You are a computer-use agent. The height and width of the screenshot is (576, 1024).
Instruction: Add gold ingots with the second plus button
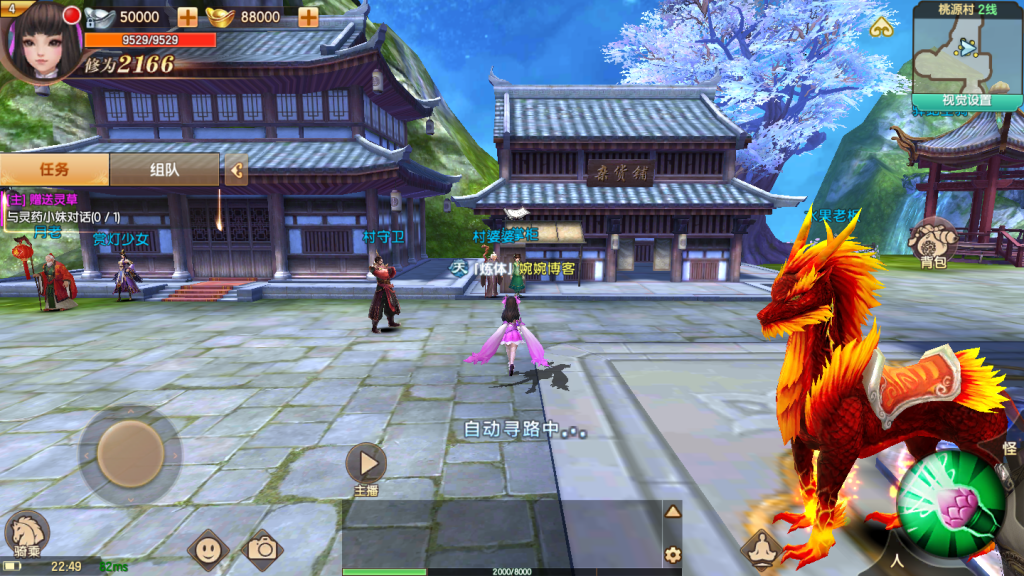[x=308, y=17]
